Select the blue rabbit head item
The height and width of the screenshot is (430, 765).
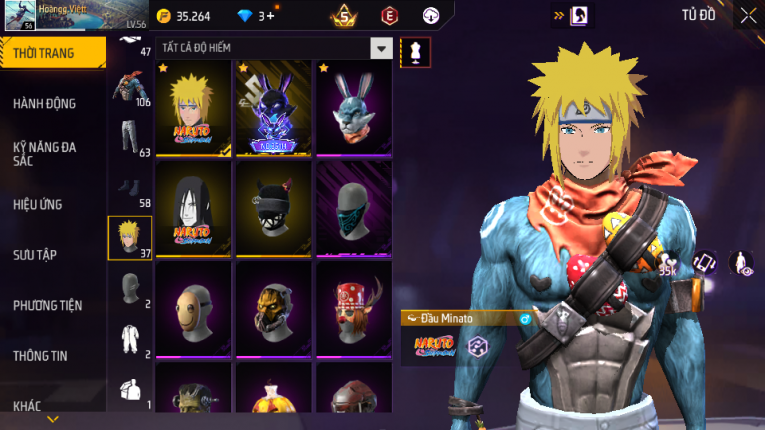353,109
